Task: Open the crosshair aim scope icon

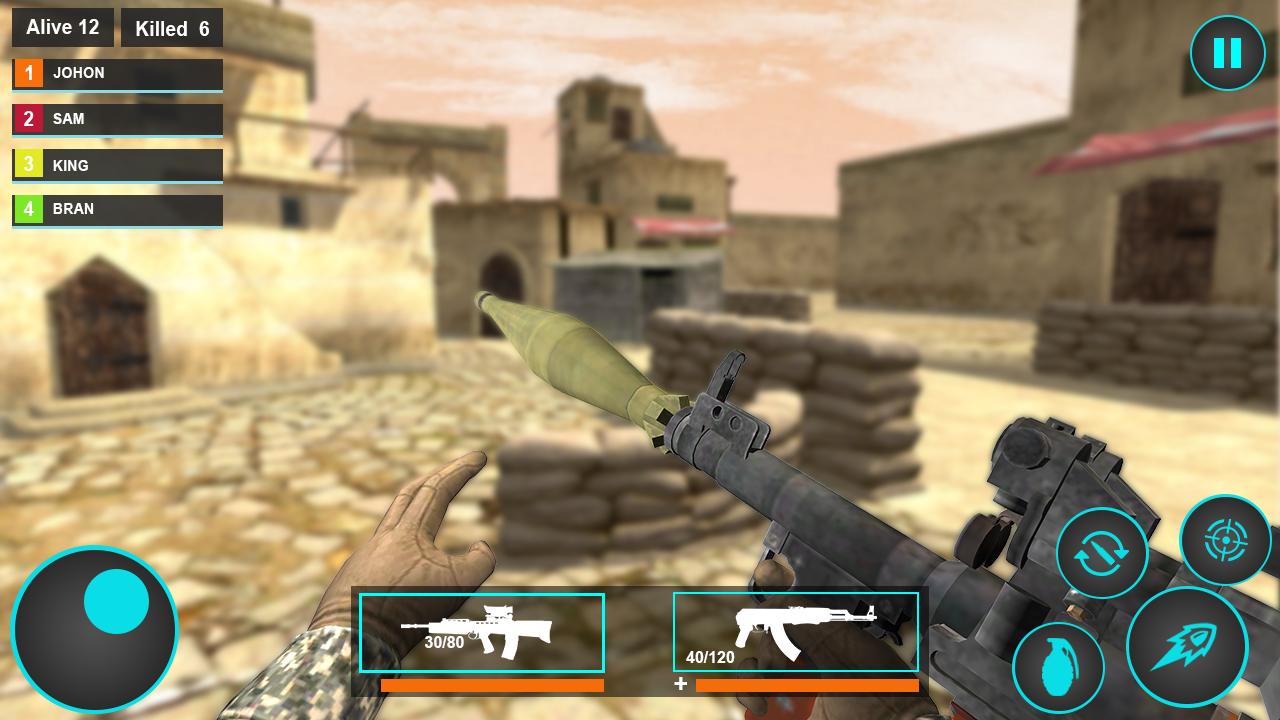Action: 1227,540
